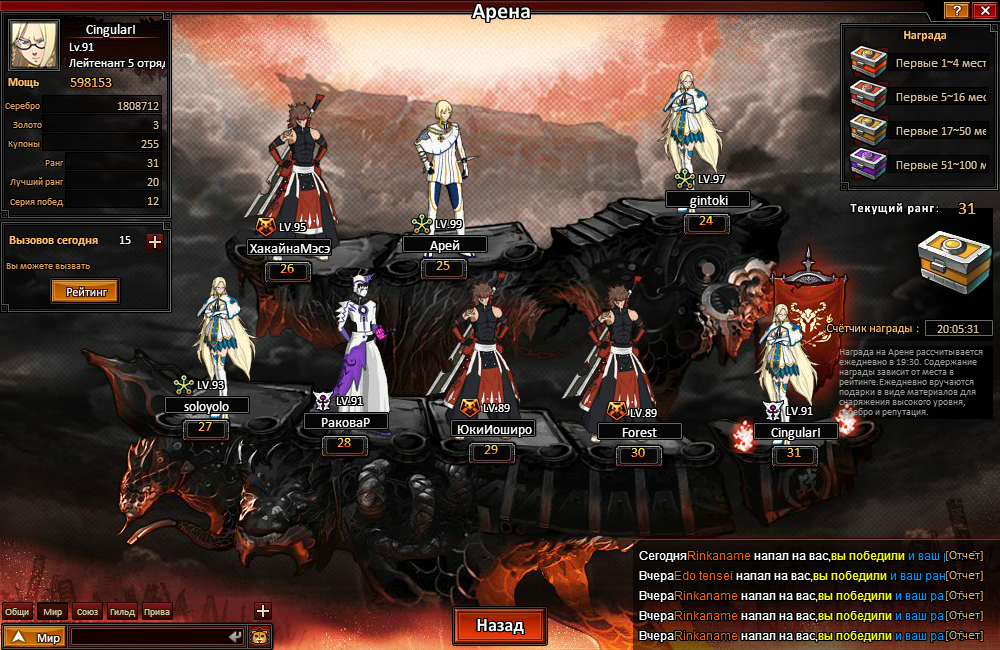Switch chat to the Общи tab

(17, 612)
